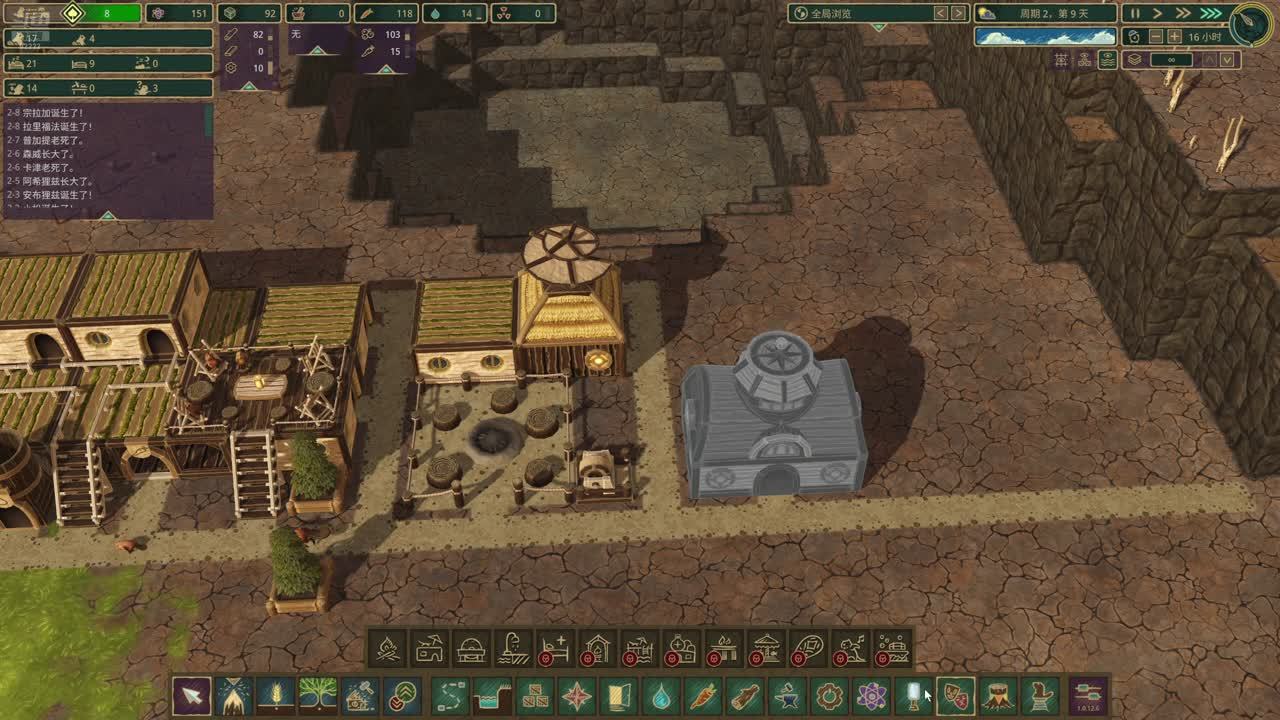Go to the previous district with left arrow
The height and width of the screenshot is (720, 1280).
[x=940, y=13]
